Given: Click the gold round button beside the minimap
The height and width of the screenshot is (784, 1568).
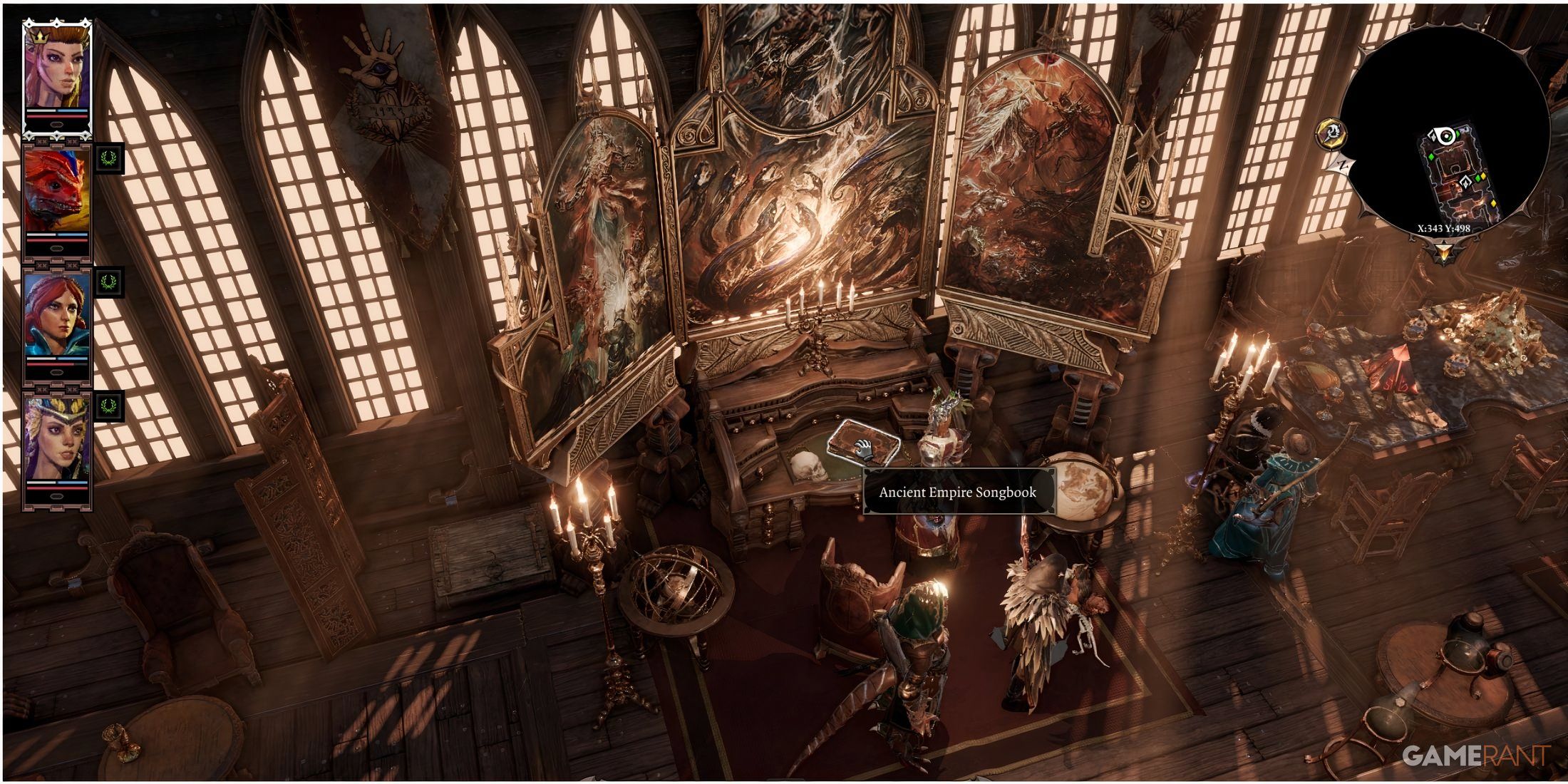Looking at the screenshot, I should pyautogui.click(x=1330, y=133).
